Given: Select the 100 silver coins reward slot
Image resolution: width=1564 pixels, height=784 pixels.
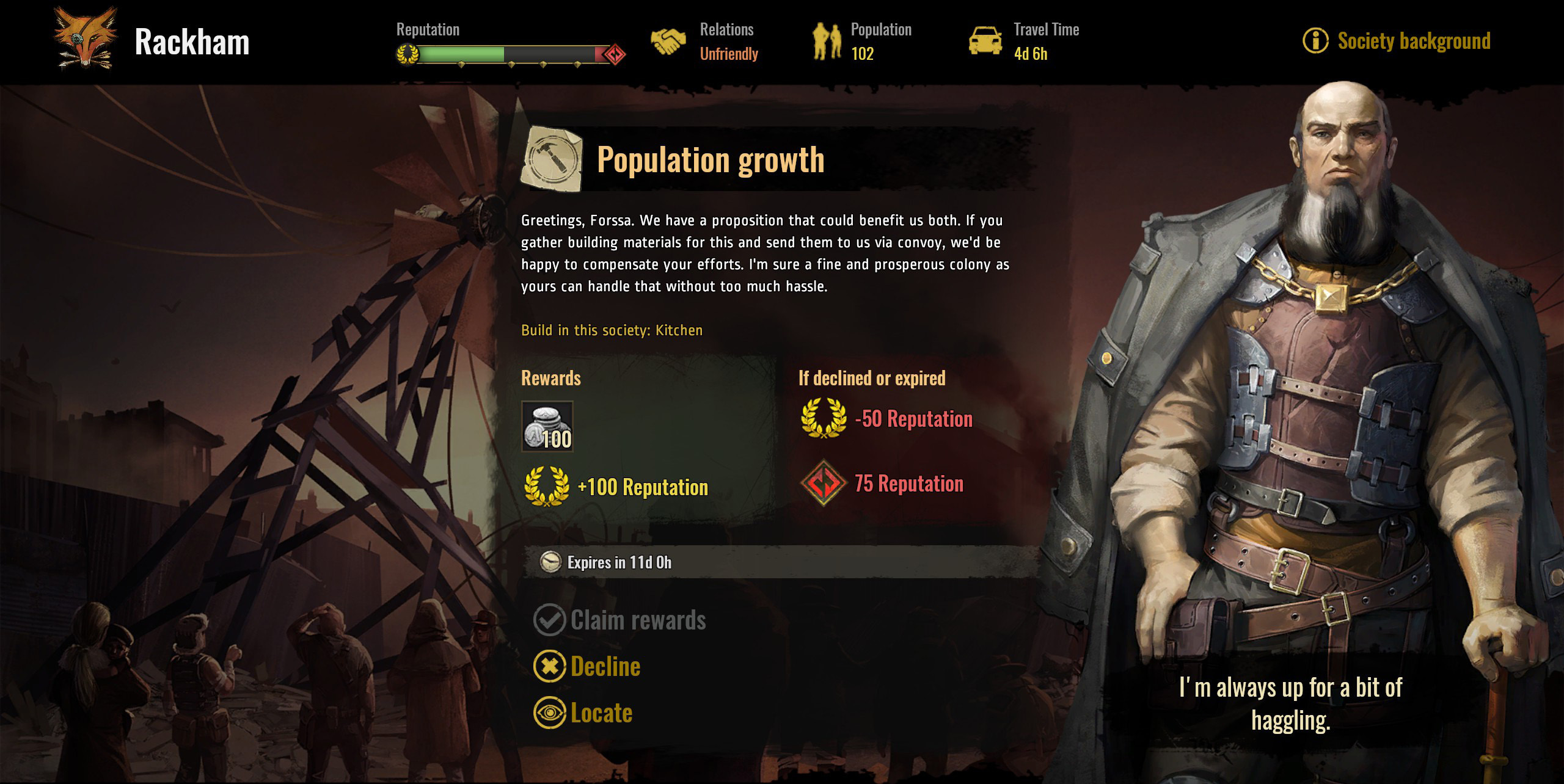Looking at the screenshot, I should coord(547,426).
